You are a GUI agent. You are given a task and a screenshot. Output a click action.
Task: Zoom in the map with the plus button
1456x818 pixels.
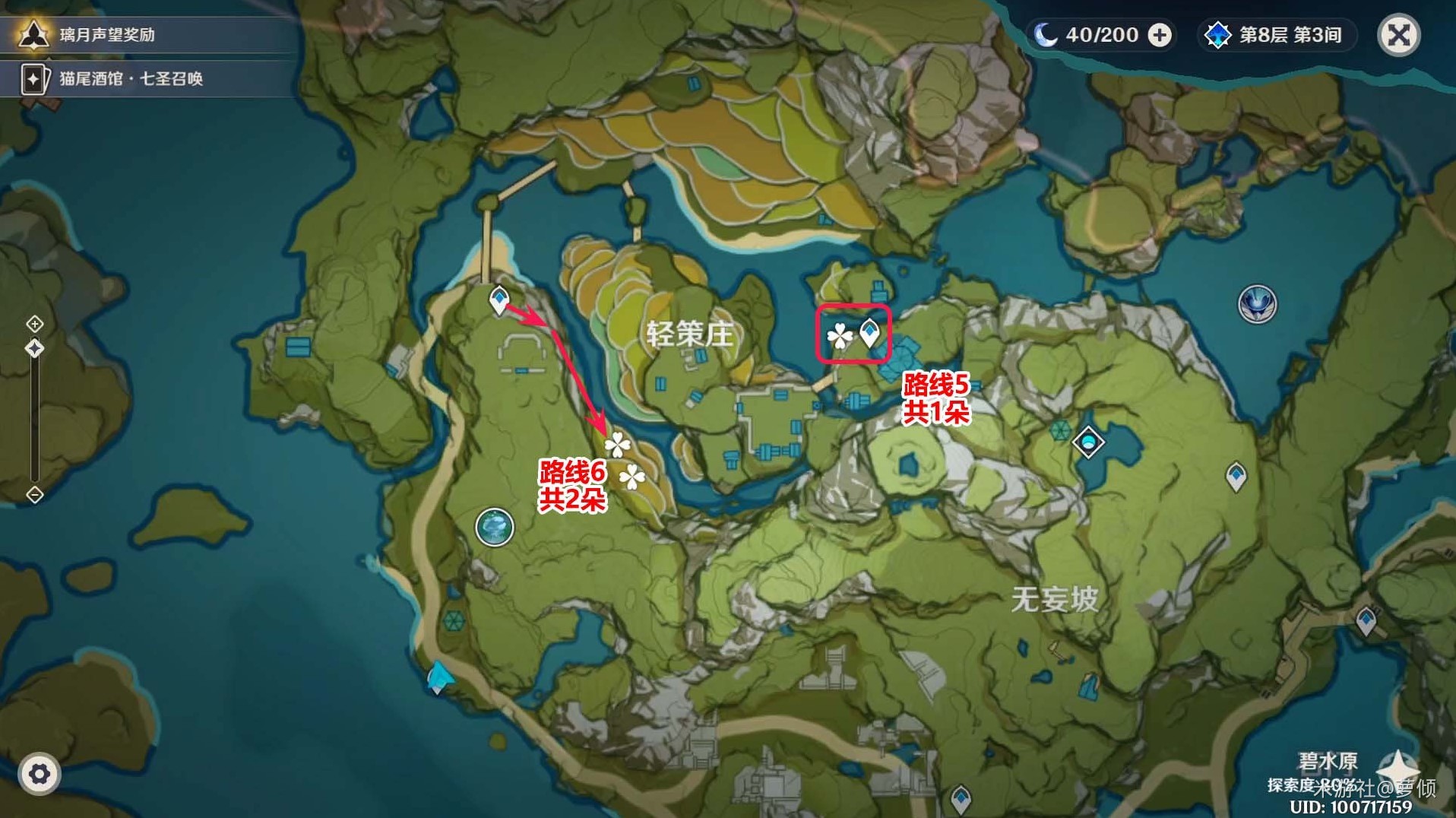(35, 324)
